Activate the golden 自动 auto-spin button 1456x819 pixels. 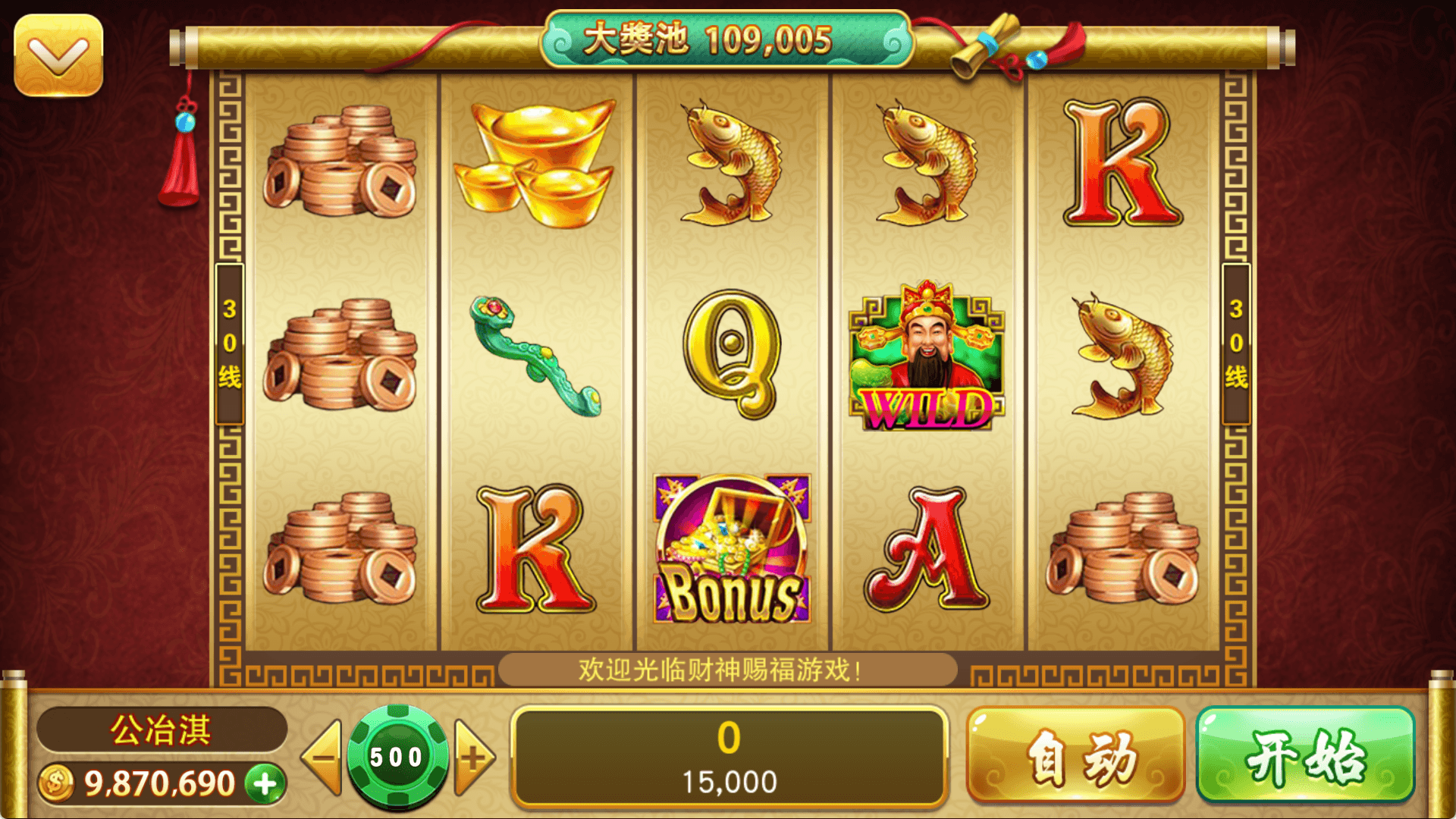[1075, 755]
